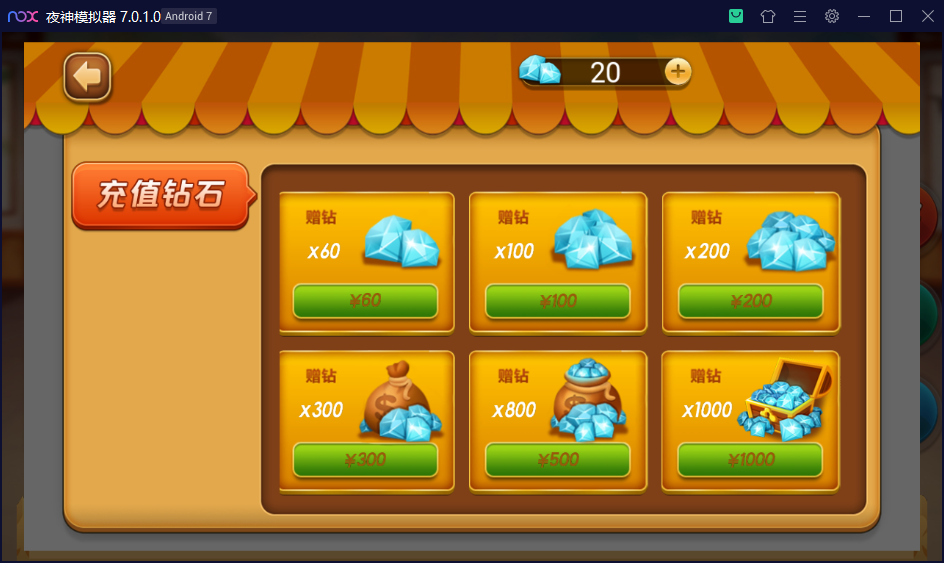Add diamonds with the plus button
This screenshot has height=563, width=944.
point(678,71)
